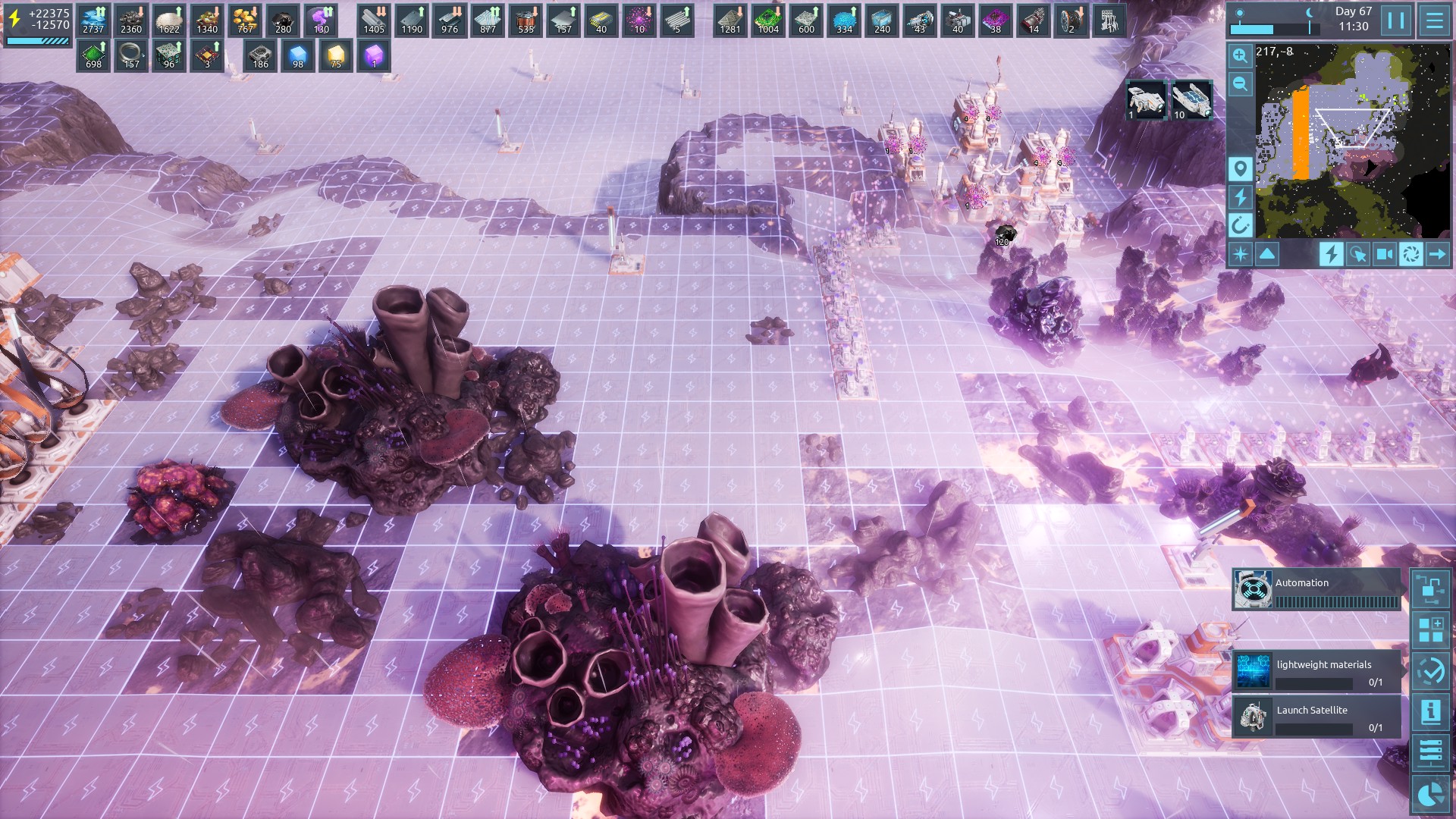Toggle the magnet button beside the minimap
1456x819 pixels.
pos(1240,224)
